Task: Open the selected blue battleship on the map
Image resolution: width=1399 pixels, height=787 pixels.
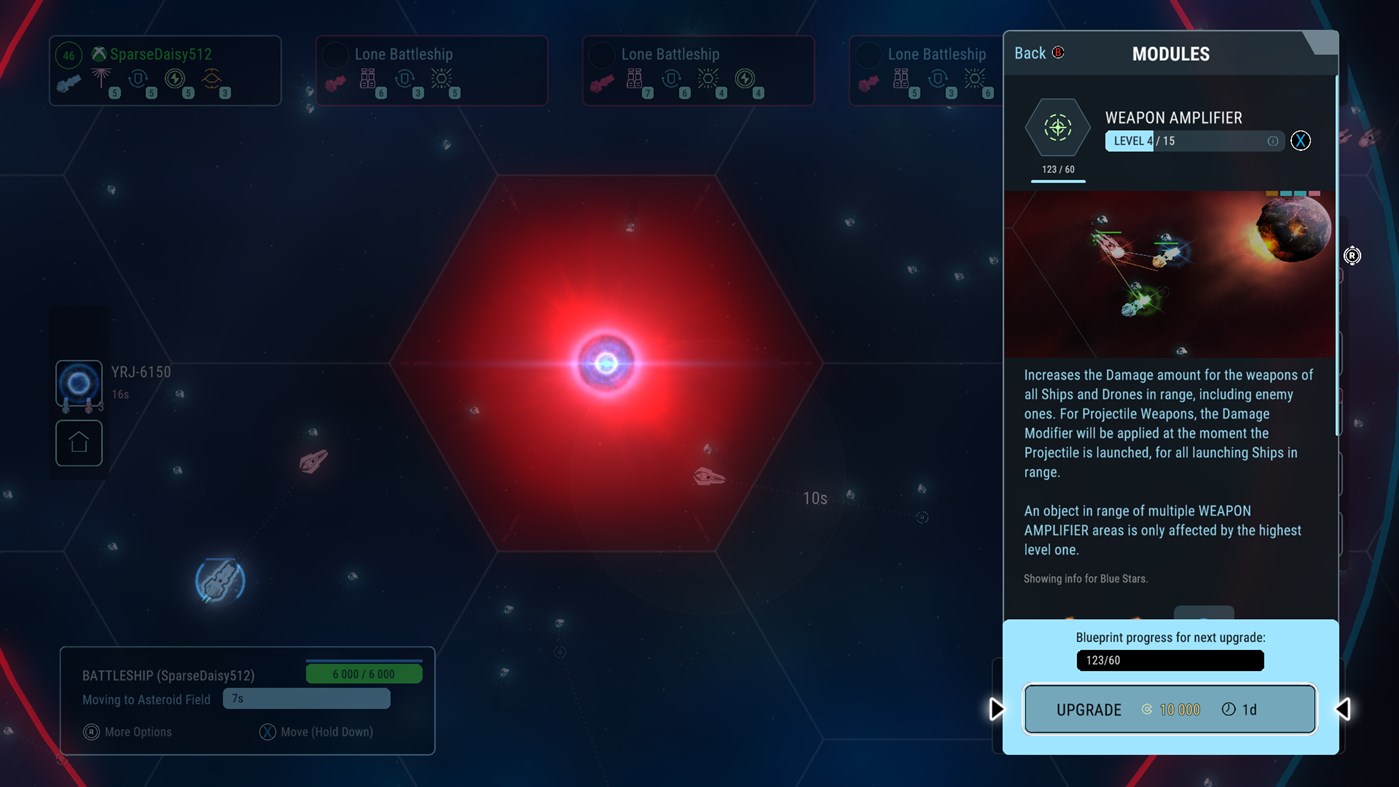Action: [x=218, y=580]
